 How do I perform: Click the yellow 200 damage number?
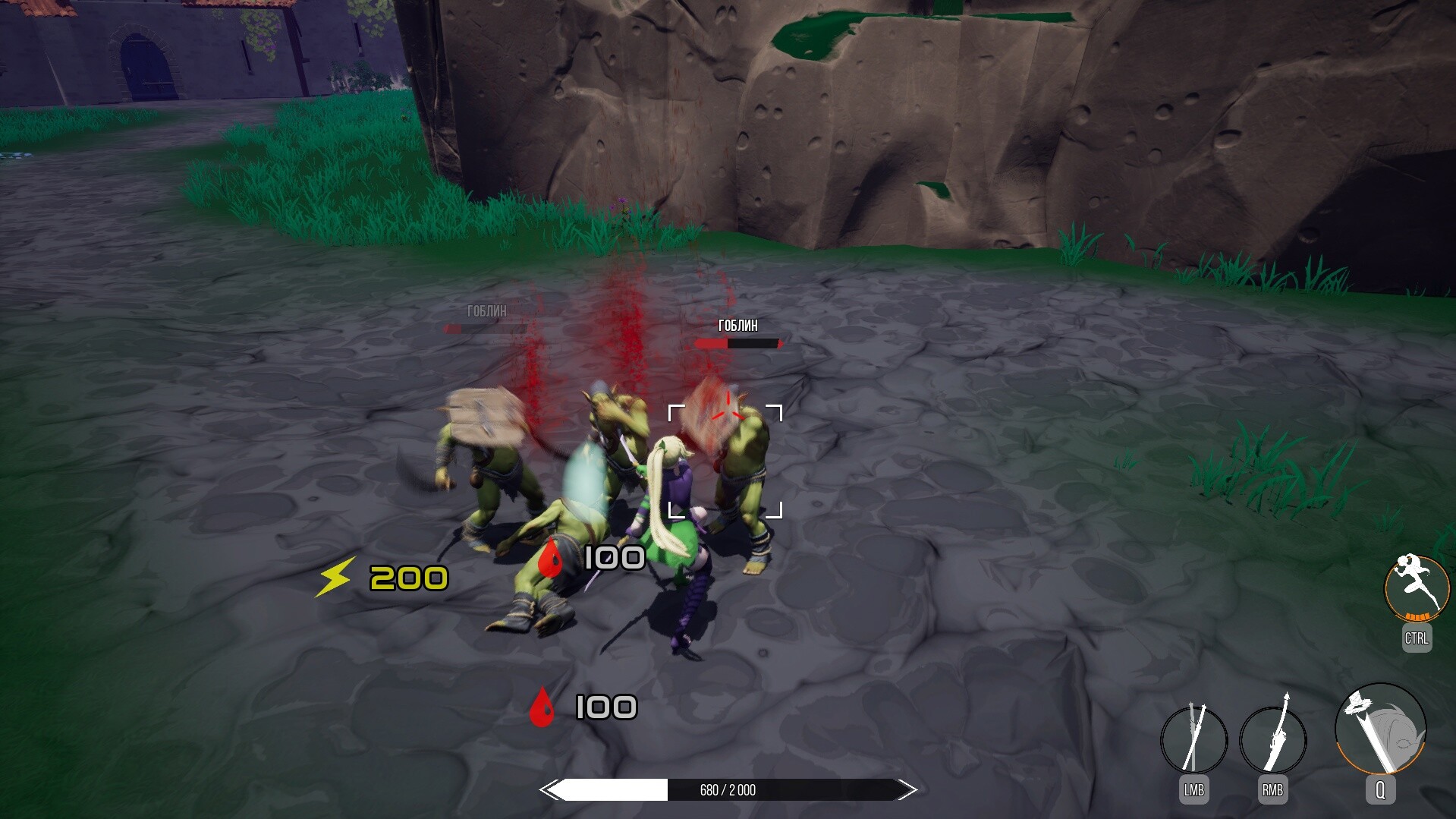(x=407, y=579)
